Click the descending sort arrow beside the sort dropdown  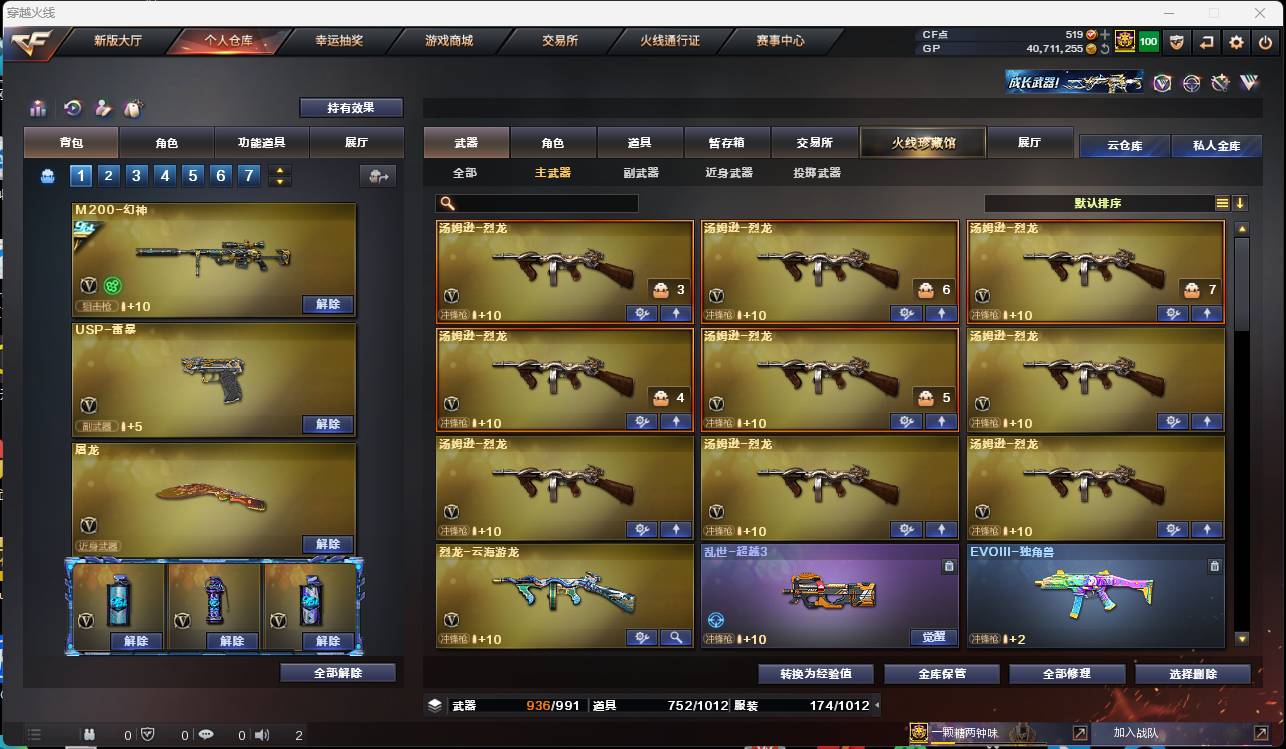[1240, 203]
